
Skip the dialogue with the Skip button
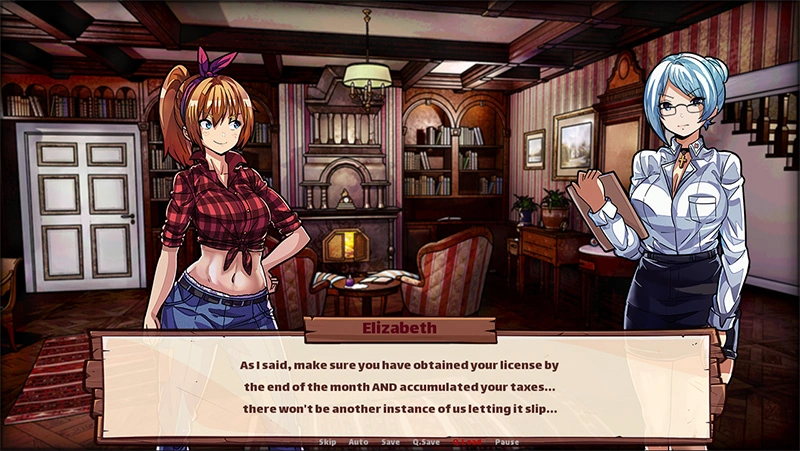(327, 442)
